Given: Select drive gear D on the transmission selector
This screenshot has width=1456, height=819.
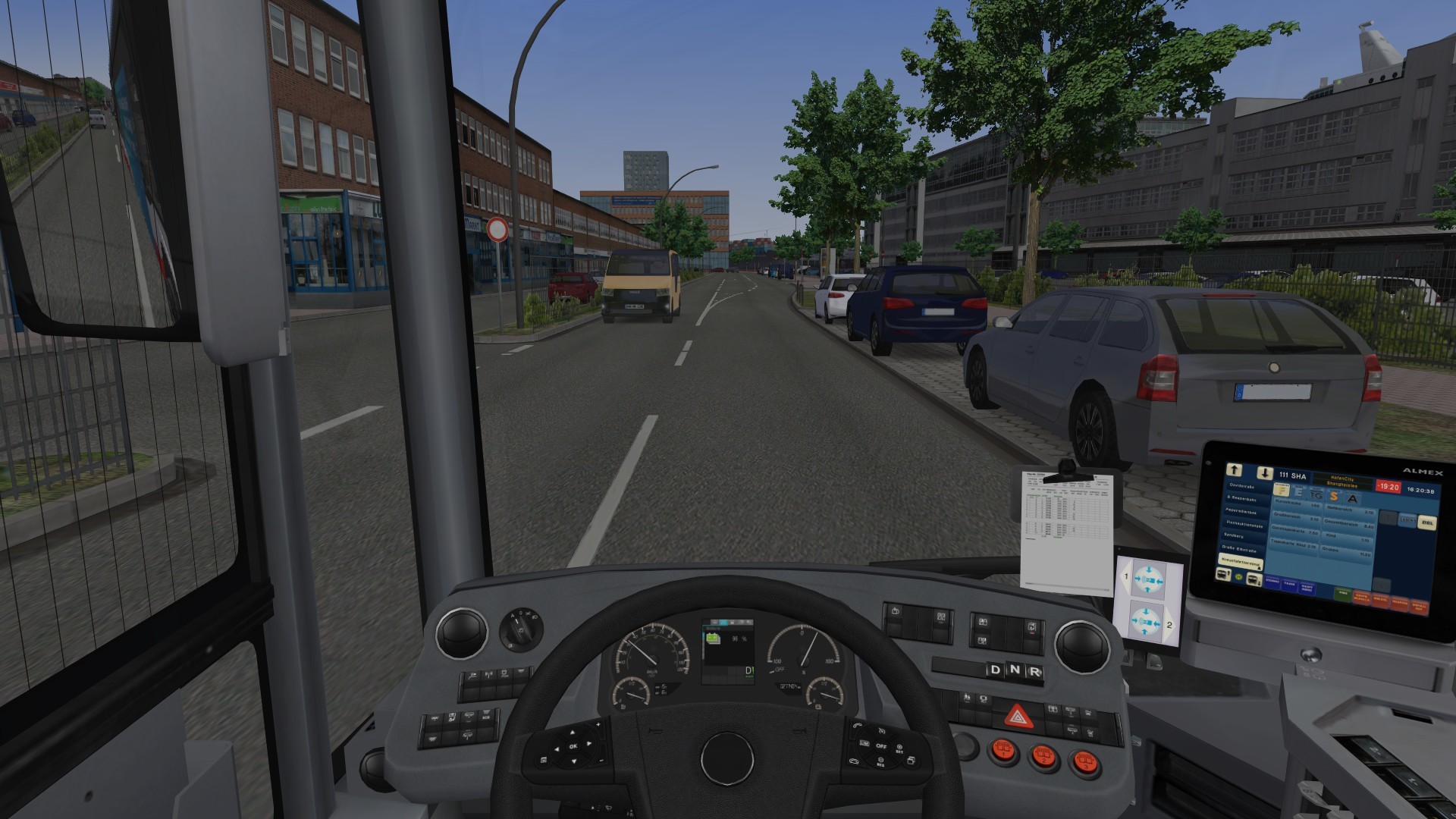Looking at the screenshot, I should click(x=995, y=669).
